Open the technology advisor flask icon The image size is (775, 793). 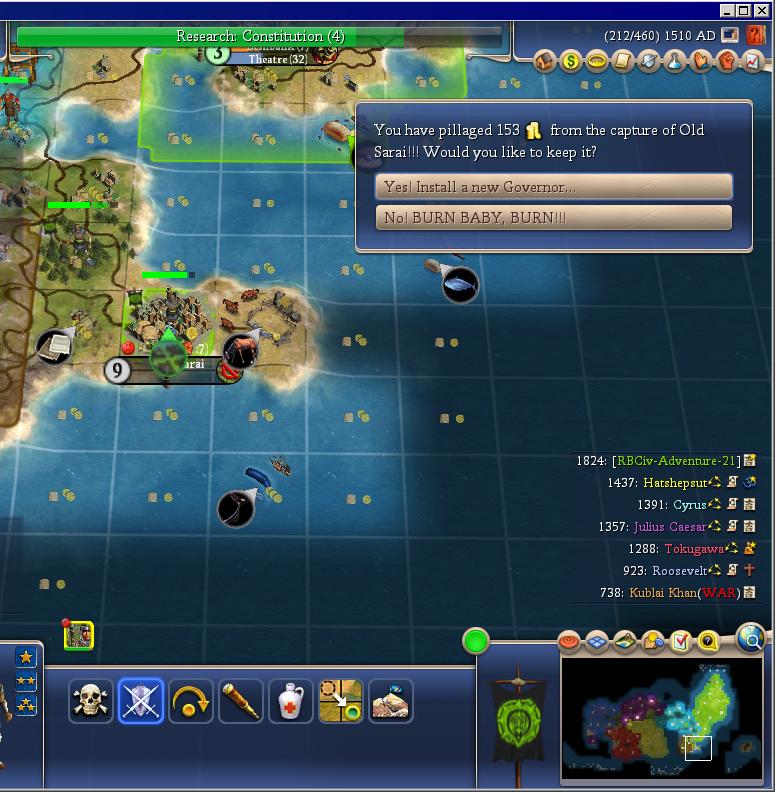pos(675,62)
